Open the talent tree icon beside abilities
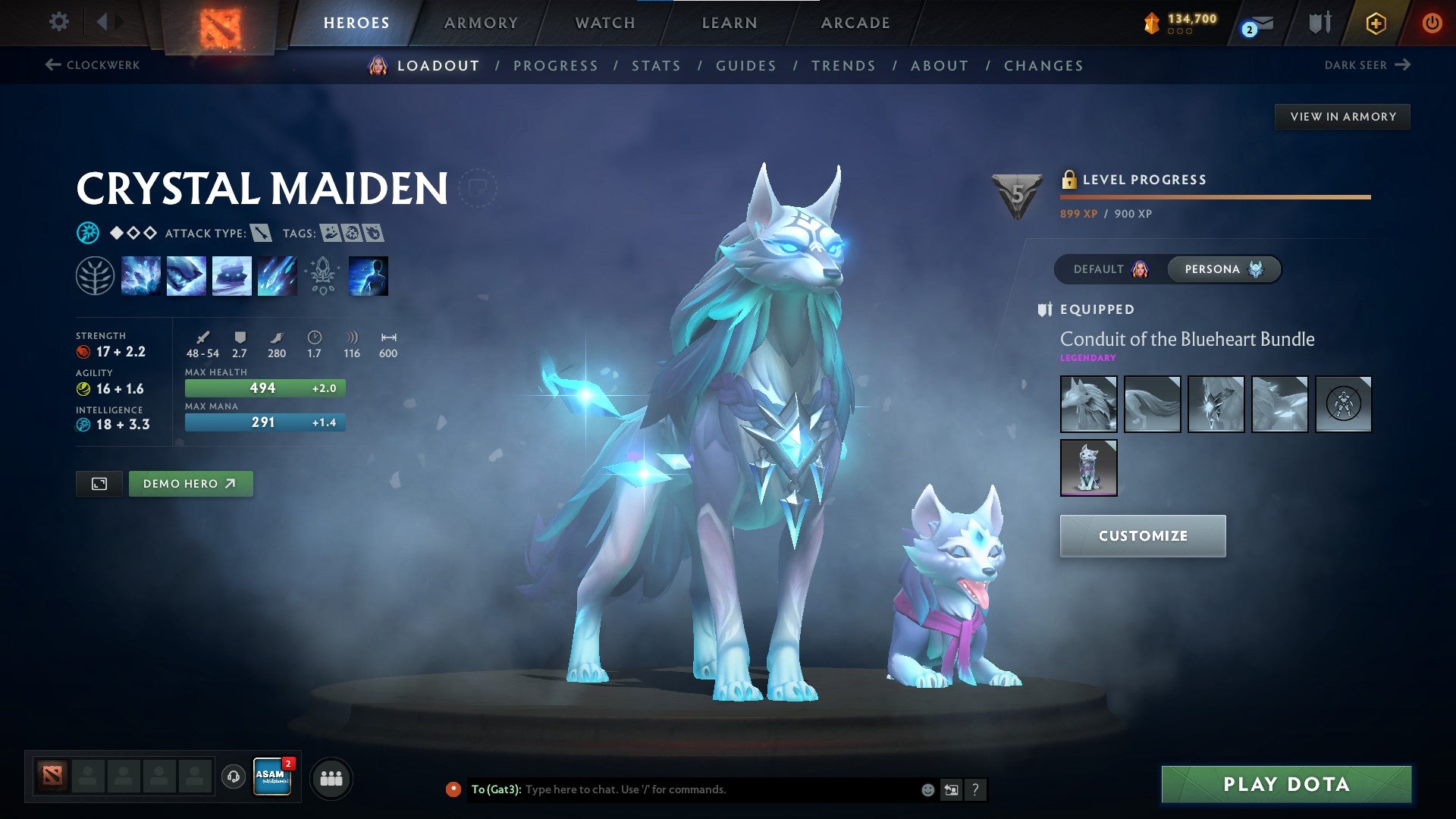This screenshot has height=819, width=1456. 94,275
